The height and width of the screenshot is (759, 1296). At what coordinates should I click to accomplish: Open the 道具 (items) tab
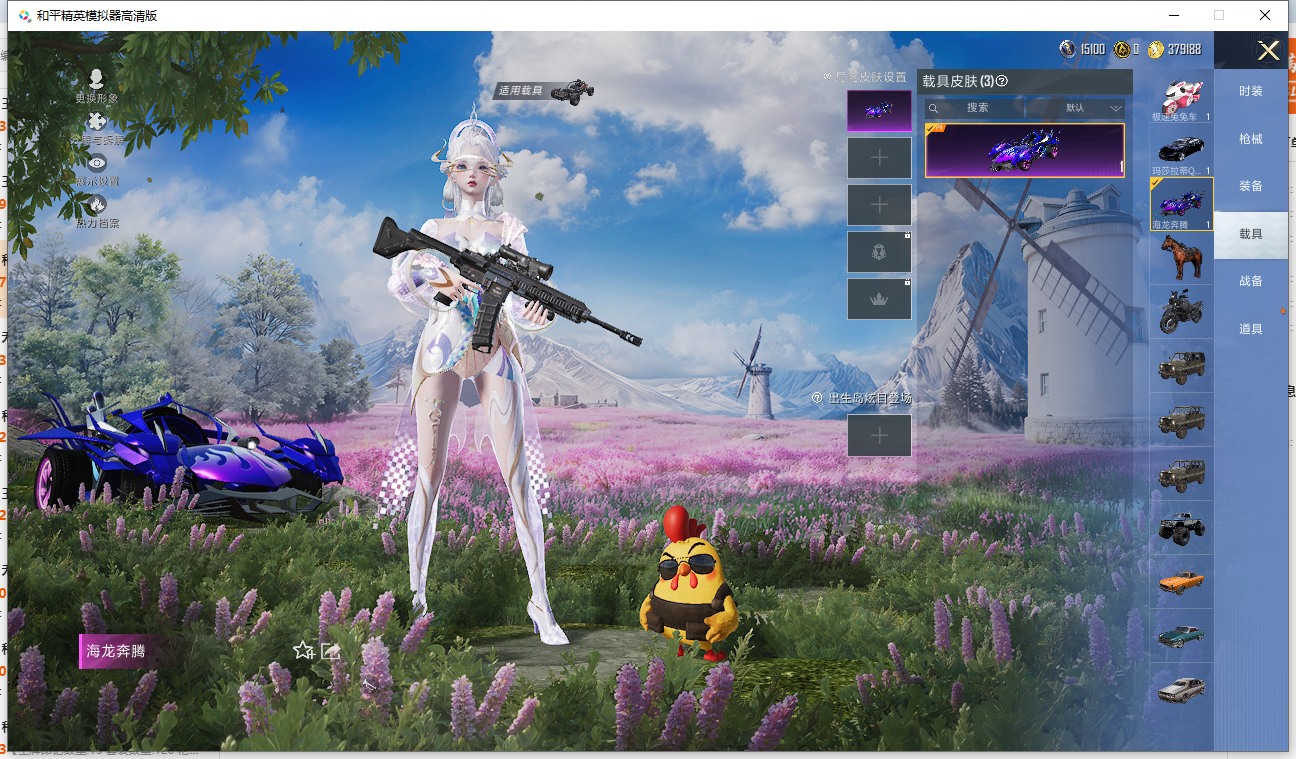click(x=1250, y=329)
